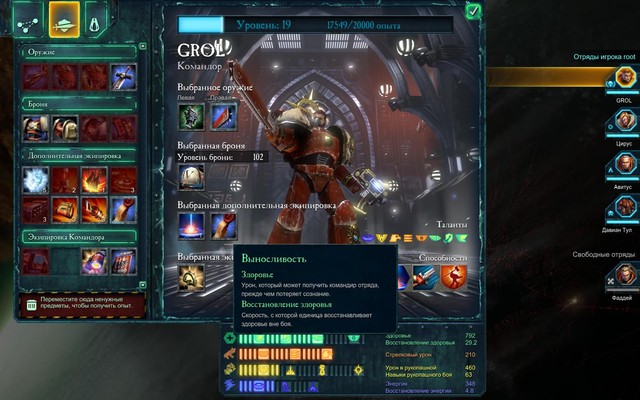This screenshot has width=640, height=400.
Task: Pick Дависан Тул squad portrait
Action: 624,207
